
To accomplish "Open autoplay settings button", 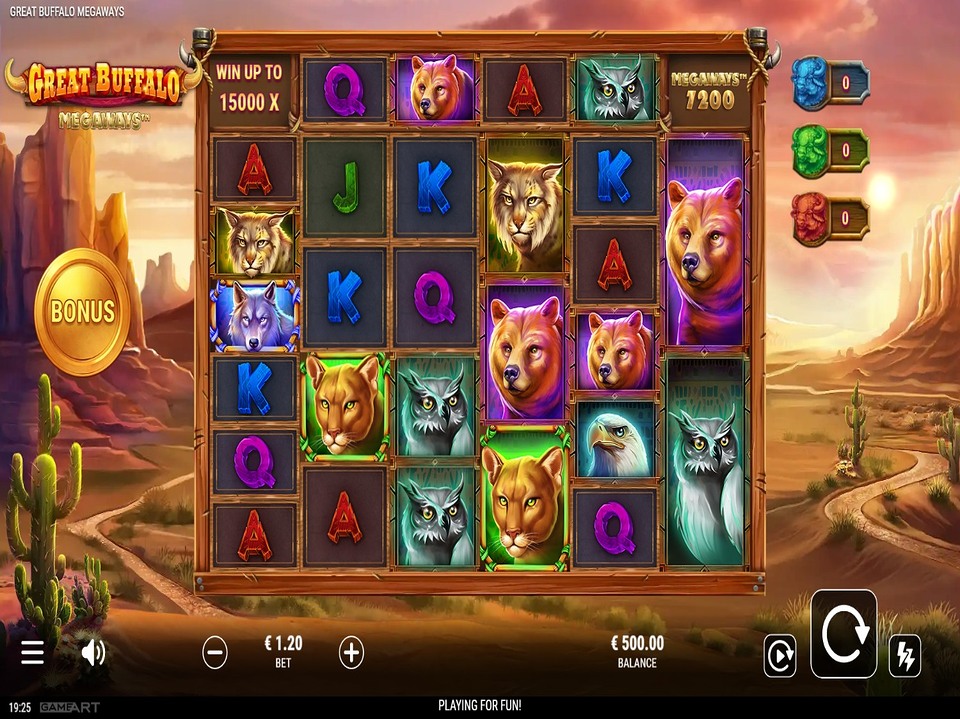I will tap(780, 656).
